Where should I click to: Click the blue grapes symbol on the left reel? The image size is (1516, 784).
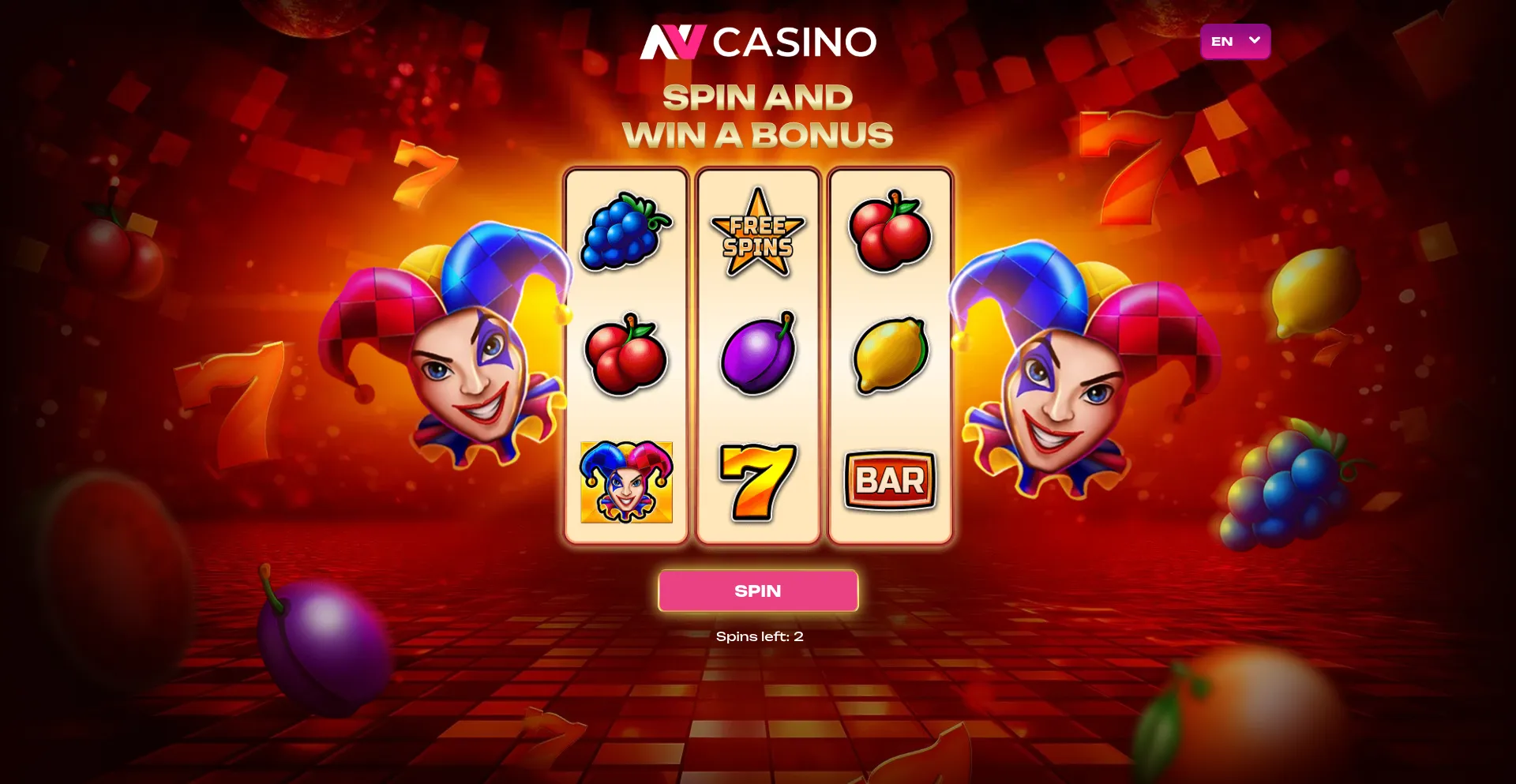625,233
